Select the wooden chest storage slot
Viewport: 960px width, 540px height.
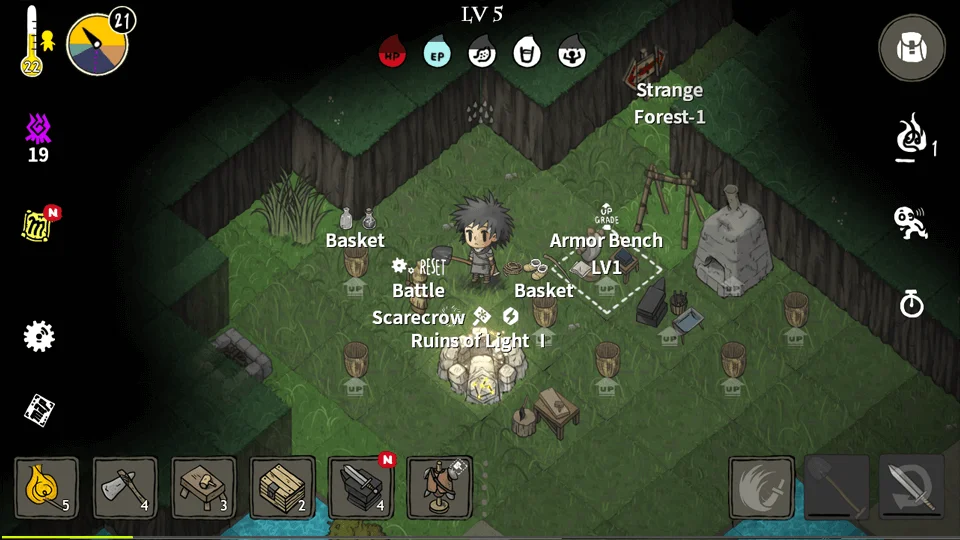282,488
